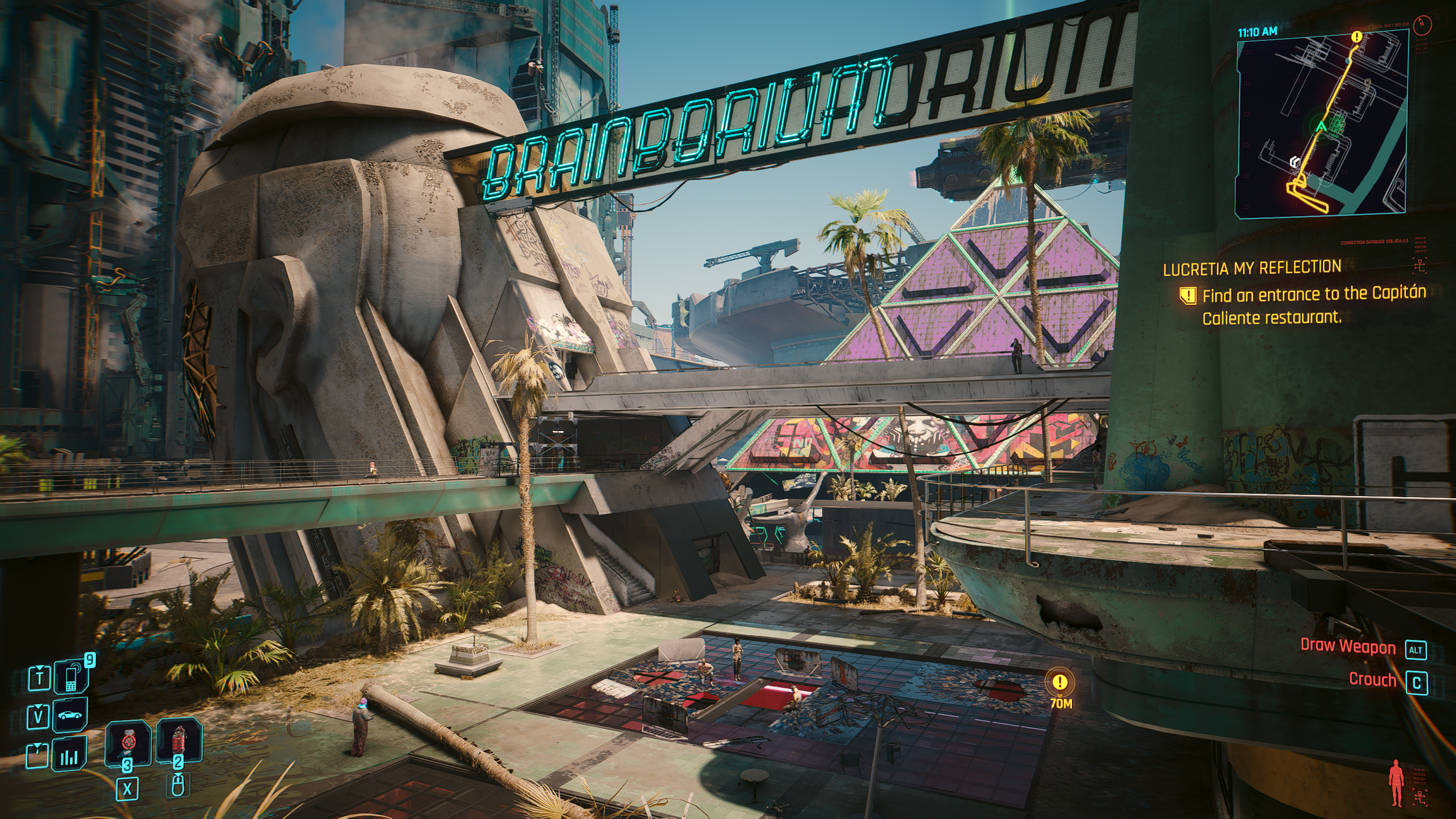Open the minimap
1456x819 pixels.
click(x=1321, y=123)
